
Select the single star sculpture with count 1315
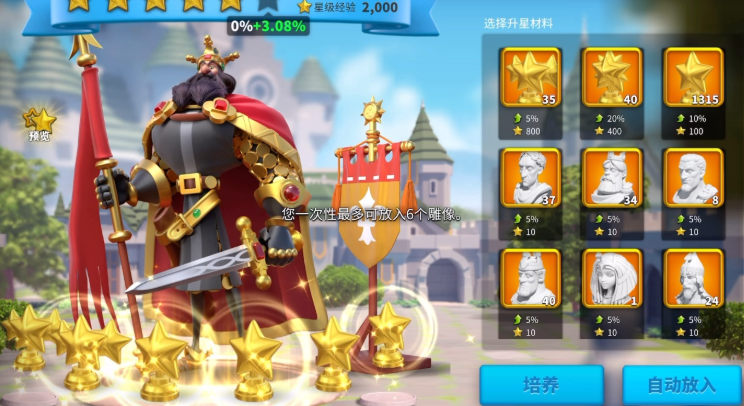(693, 77)
